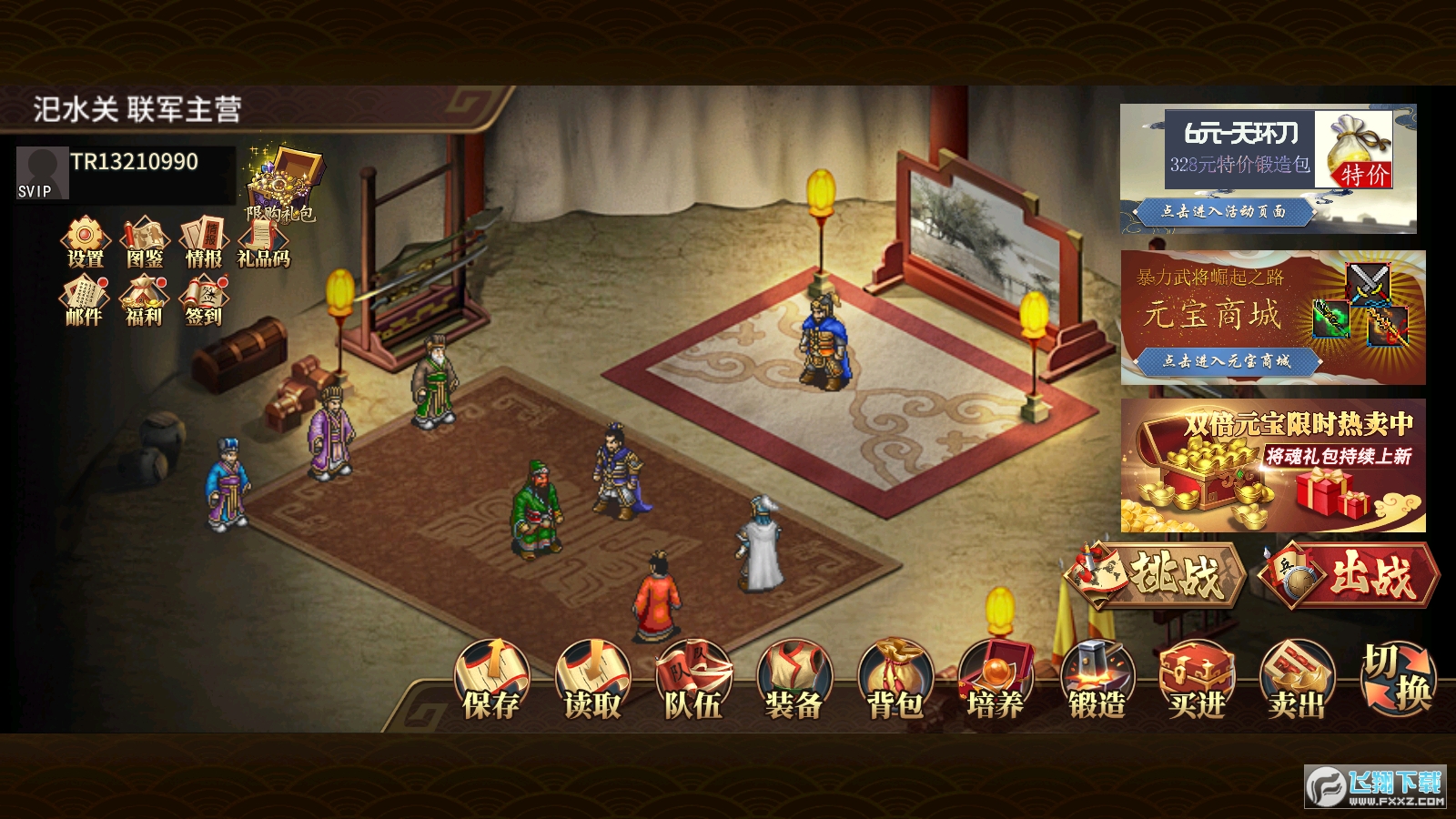
Task: Open the 元宝商城 shop banner
Action: tap(1272, 317)
